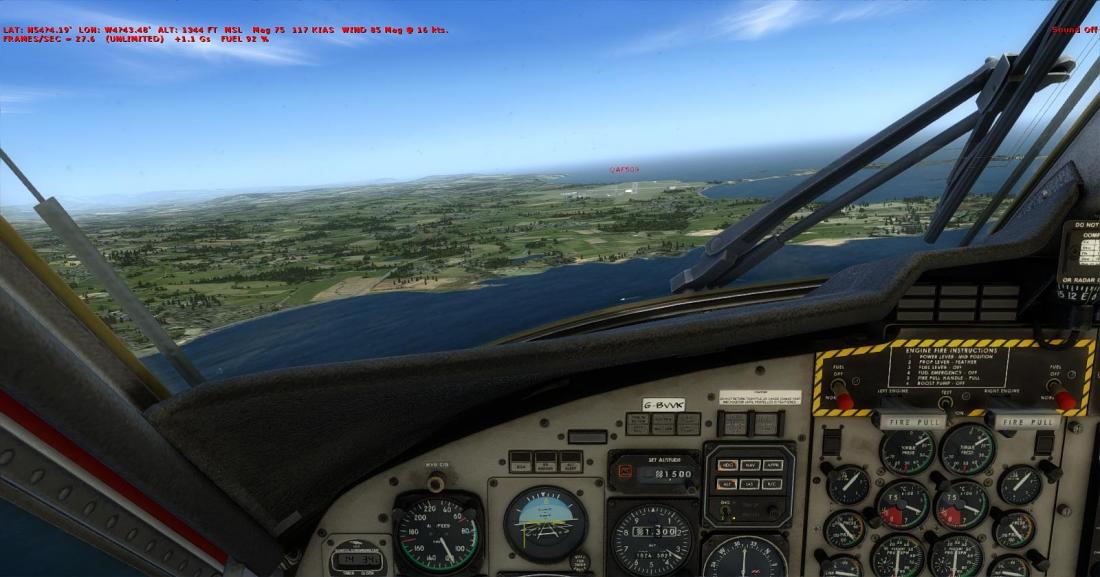Click the IAS autopilot mode button
This screenshot has height=577, width=1100.
pos(748,483)
